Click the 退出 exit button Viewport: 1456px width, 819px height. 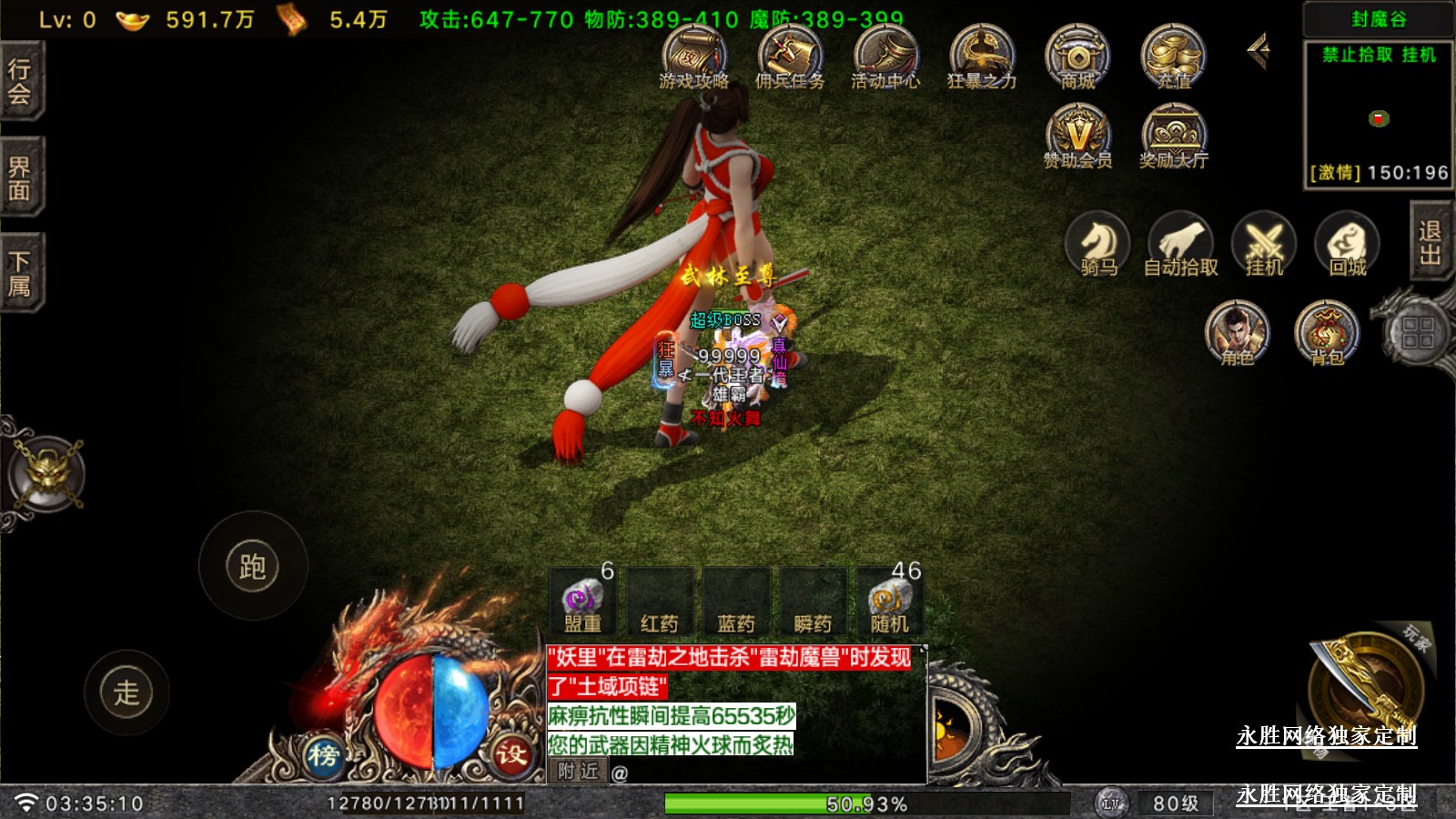(x=1431, y=242)
